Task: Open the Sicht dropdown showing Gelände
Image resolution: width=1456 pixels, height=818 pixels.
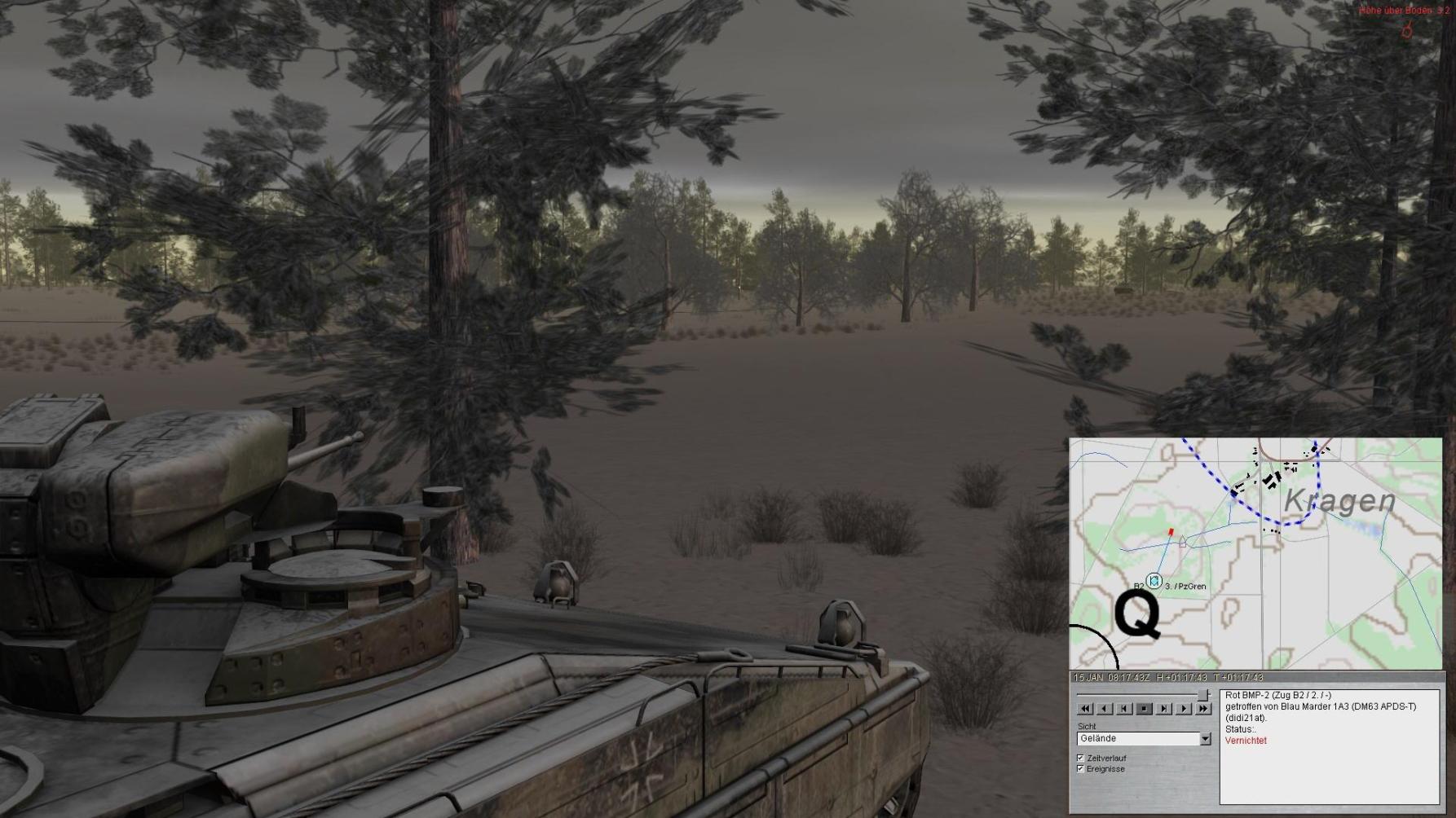Action: (1205, 739)
